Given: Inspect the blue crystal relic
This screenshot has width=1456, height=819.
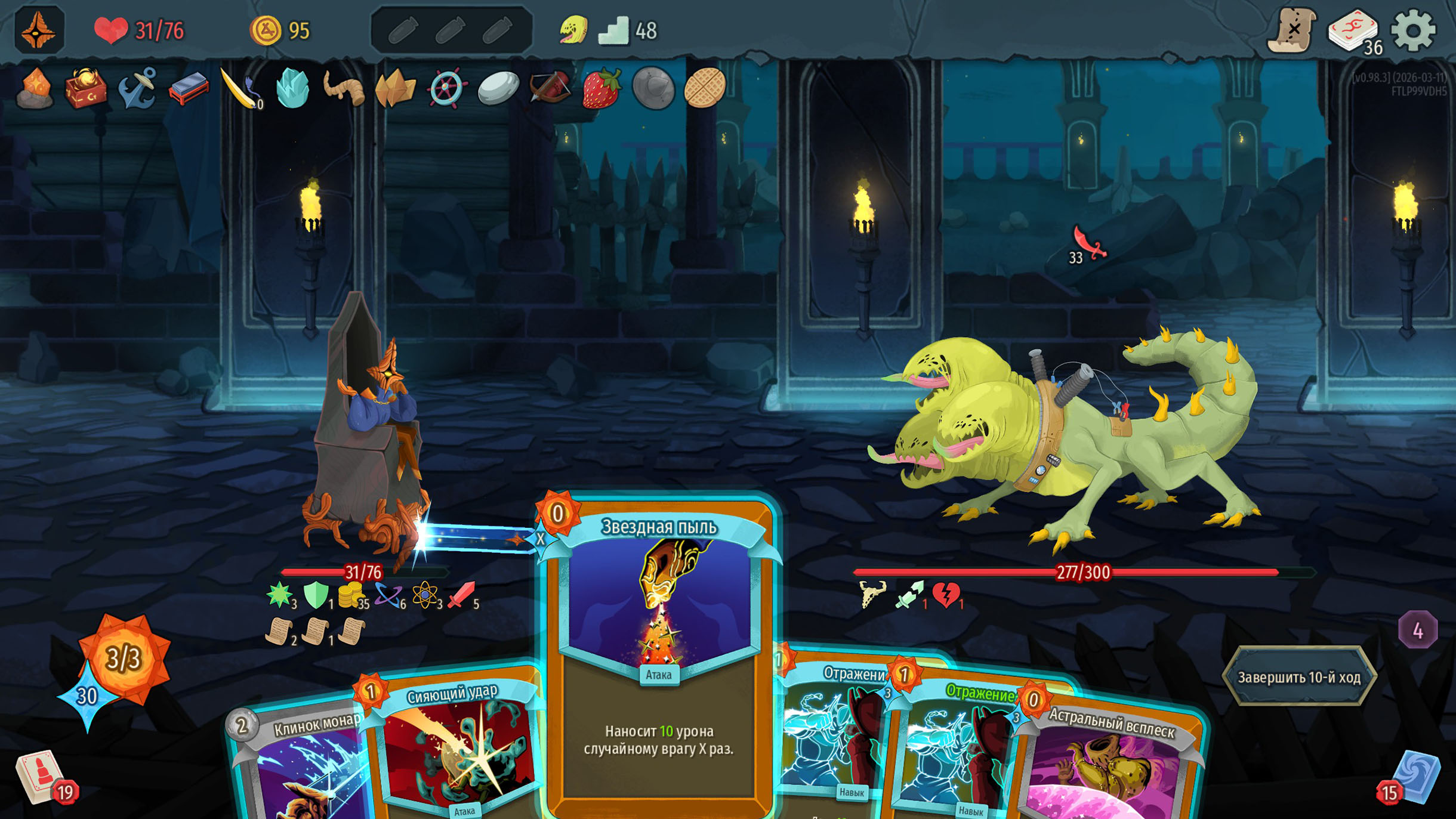Looking at the screenshot, I should (x=292, y=88).
